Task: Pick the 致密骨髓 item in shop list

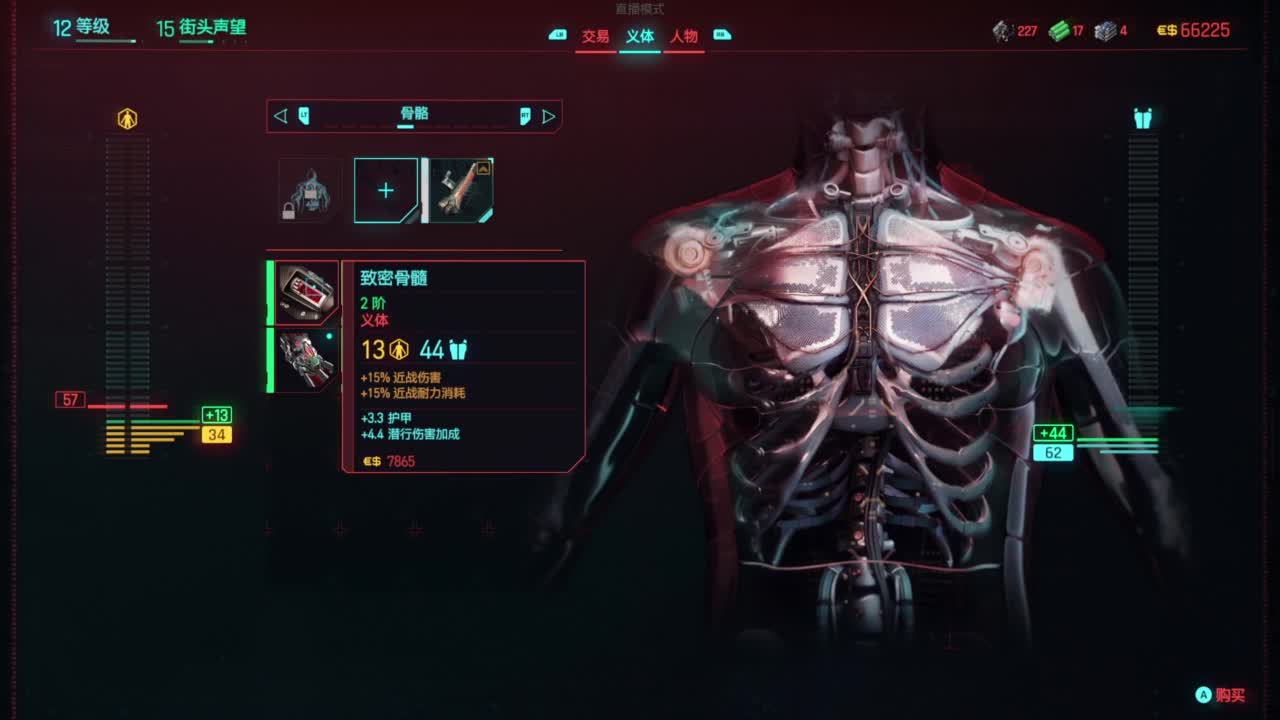Action: click(306, 293)
